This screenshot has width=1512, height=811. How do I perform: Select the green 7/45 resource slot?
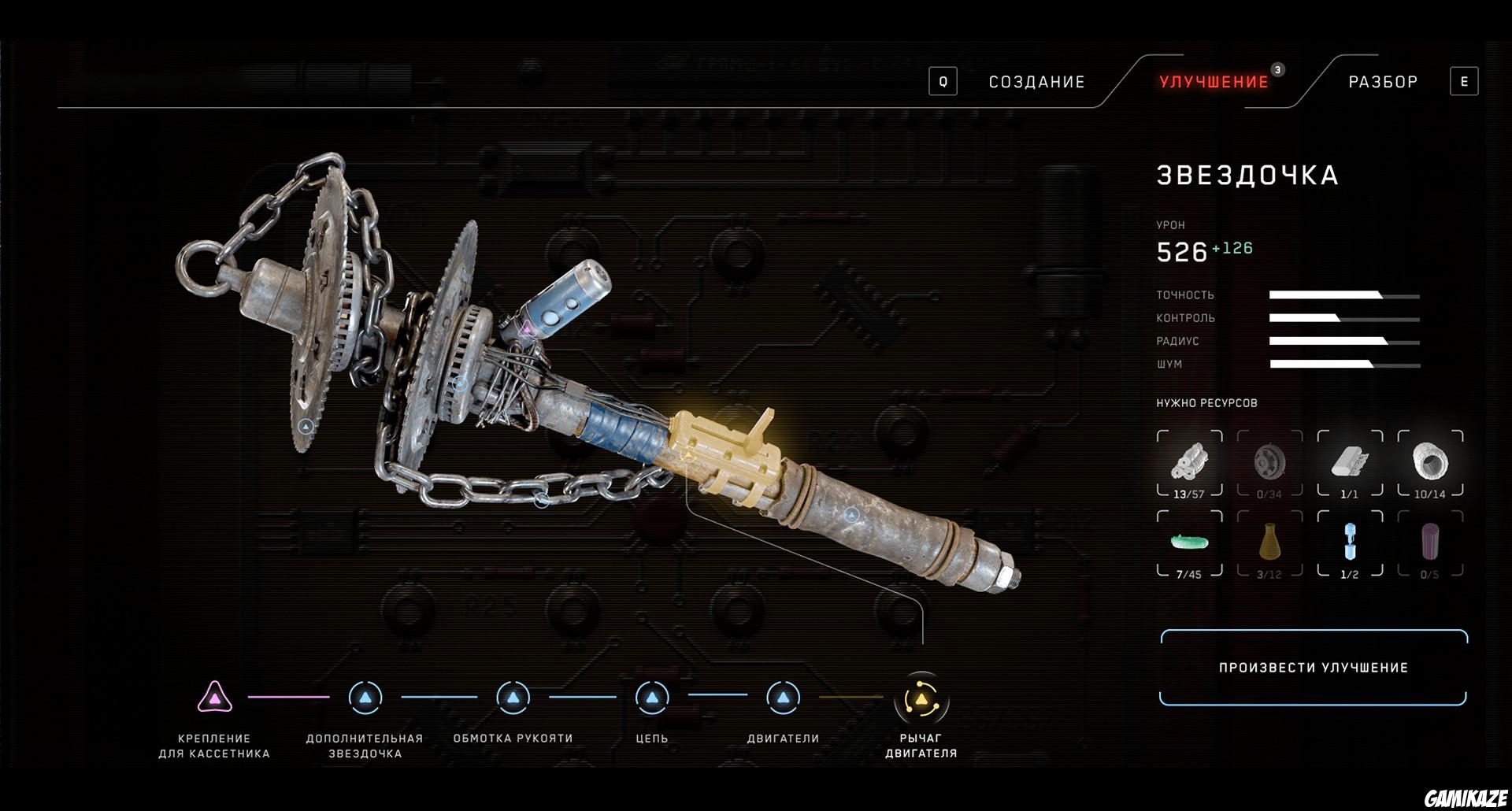click(1189, 543)
